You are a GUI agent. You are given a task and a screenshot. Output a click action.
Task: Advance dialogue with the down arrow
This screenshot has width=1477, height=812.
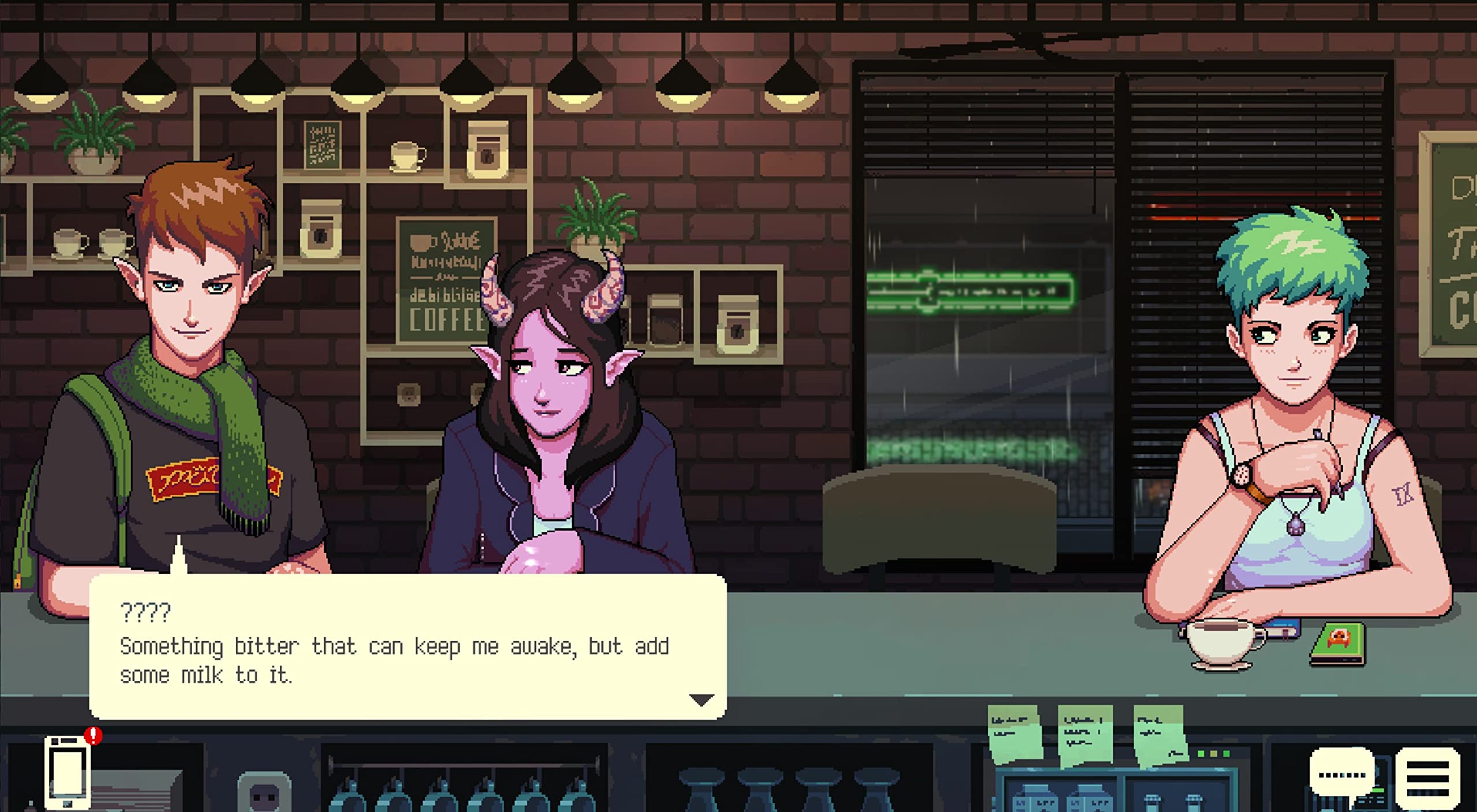tap(702, 700)
